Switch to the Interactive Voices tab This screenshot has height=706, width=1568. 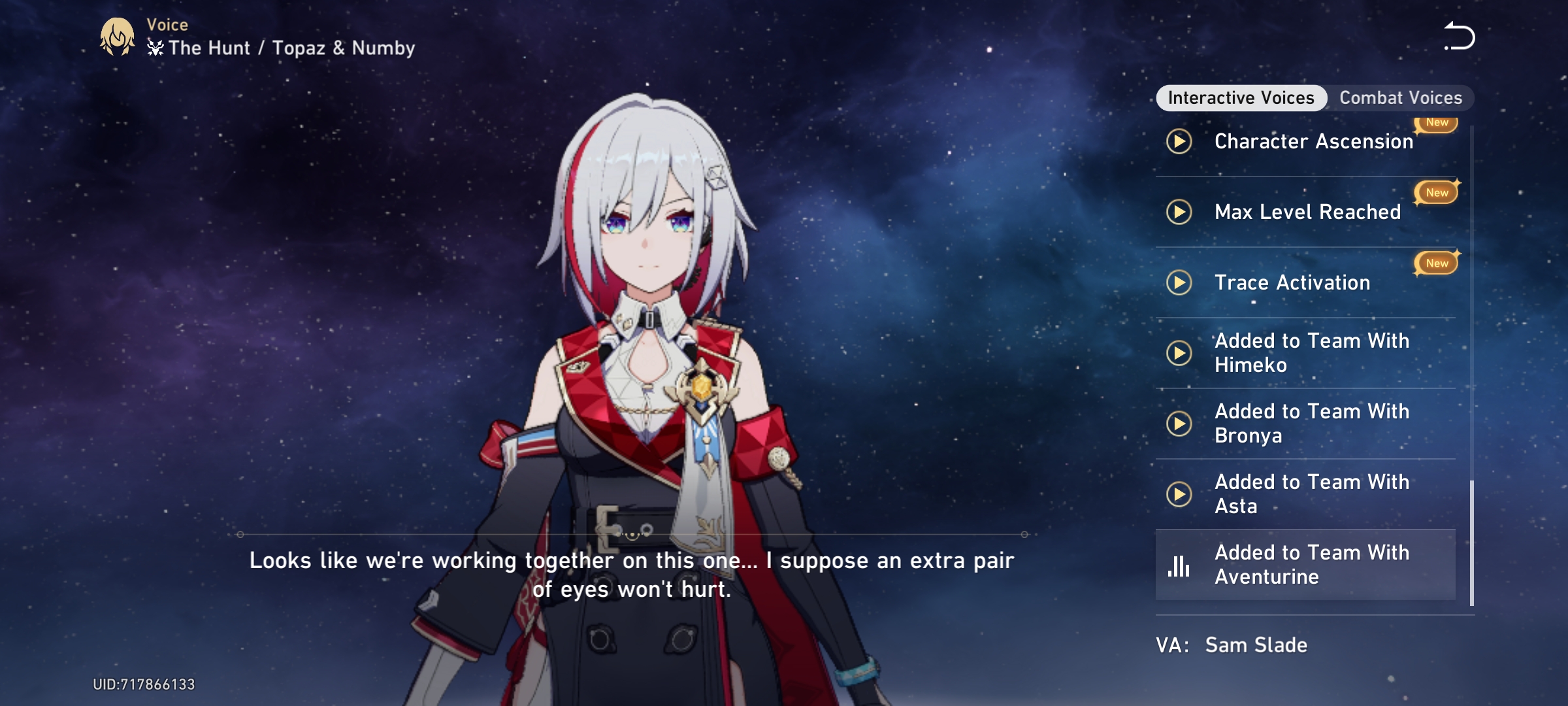tap(1240, 97)
